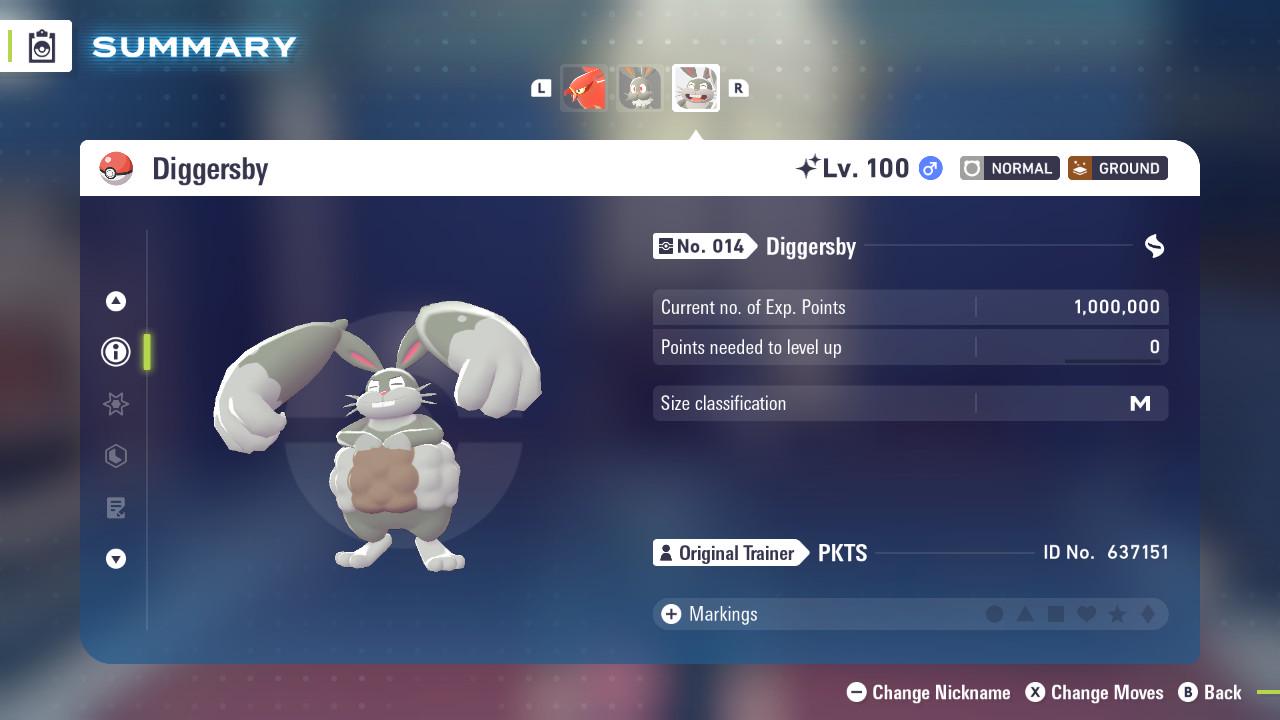Screen dimensions: 1280x720
Task: Select the ribbons page icon in the sidebar
Action: click(x=115, y=404)
